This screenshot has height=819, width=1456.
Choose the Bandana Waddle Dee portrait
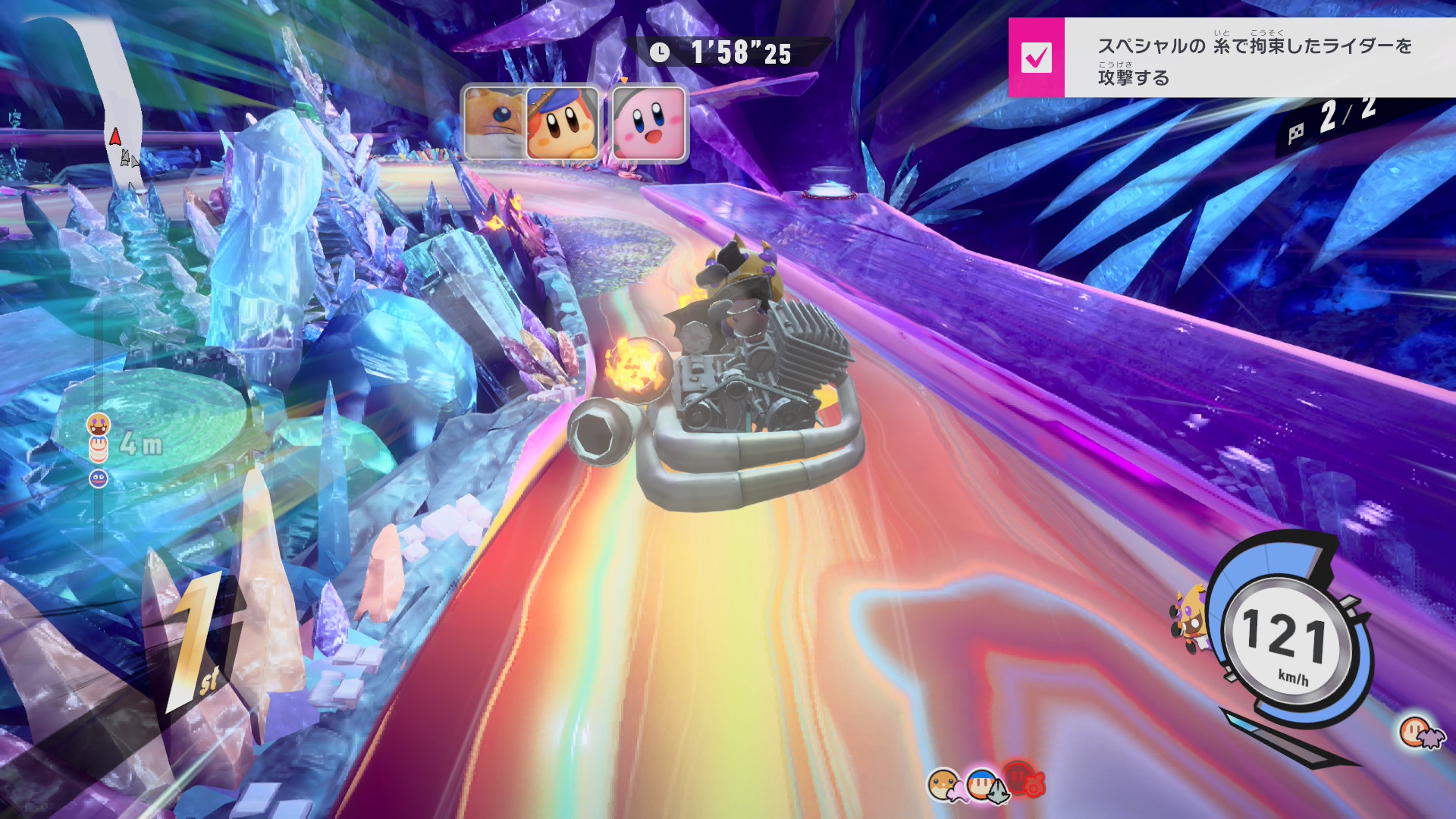coord(563,124)
